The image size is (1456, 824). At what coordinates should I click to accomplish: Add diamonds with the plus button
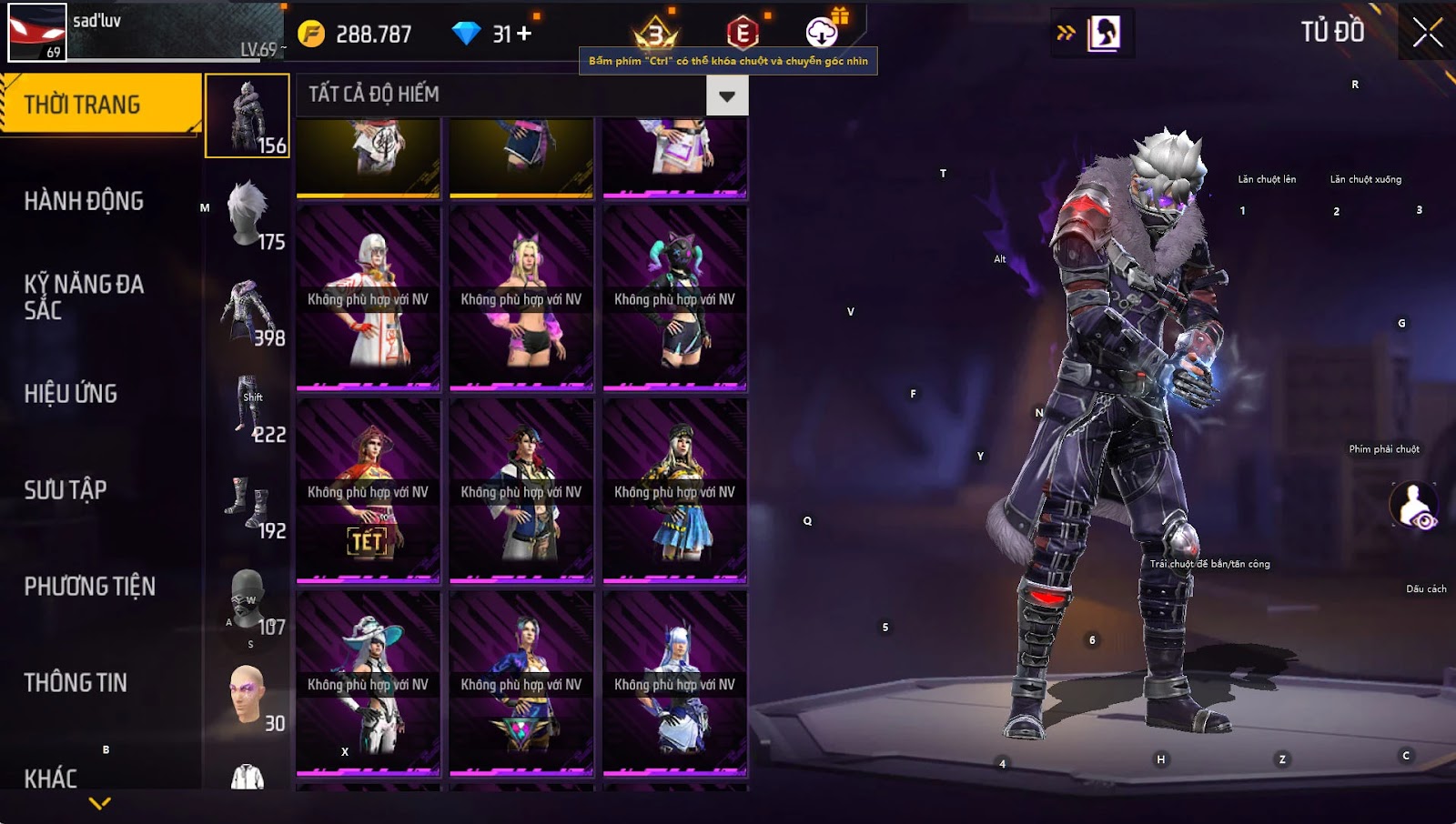524,34
